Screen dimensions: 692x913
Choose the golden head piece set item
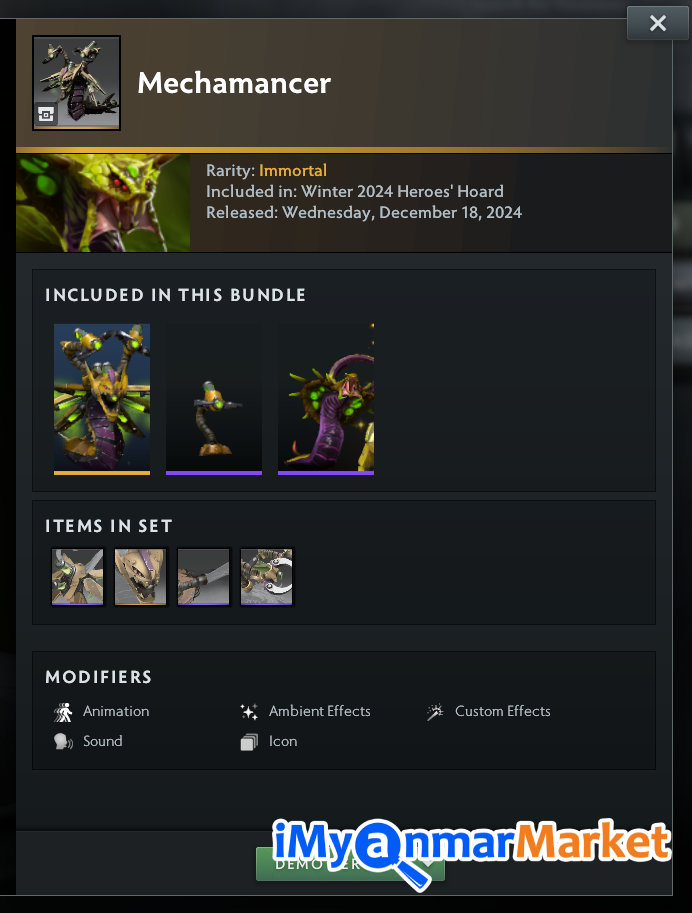[141, 576]
